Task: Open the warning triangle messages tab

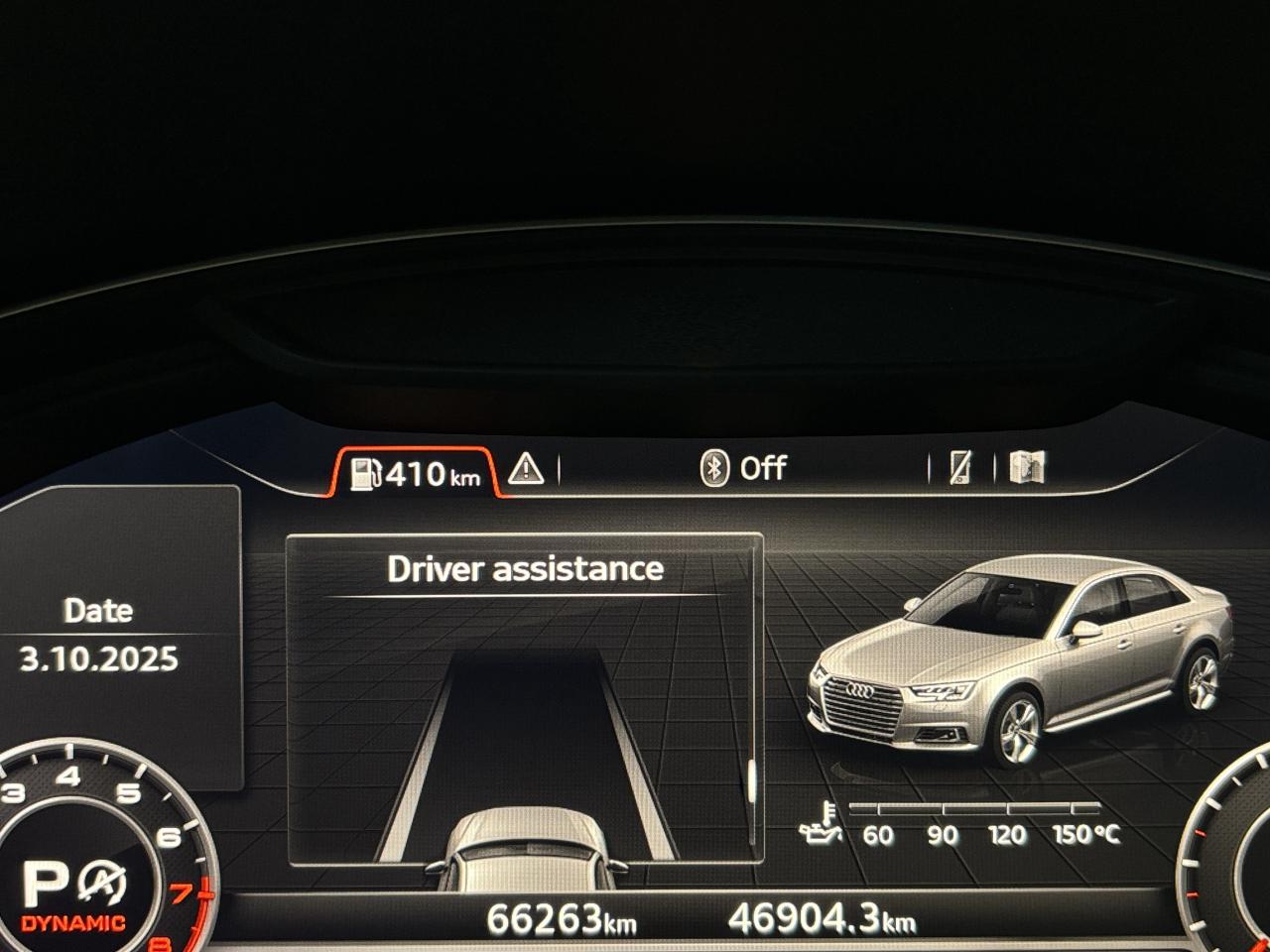Action: click(526, 469)
